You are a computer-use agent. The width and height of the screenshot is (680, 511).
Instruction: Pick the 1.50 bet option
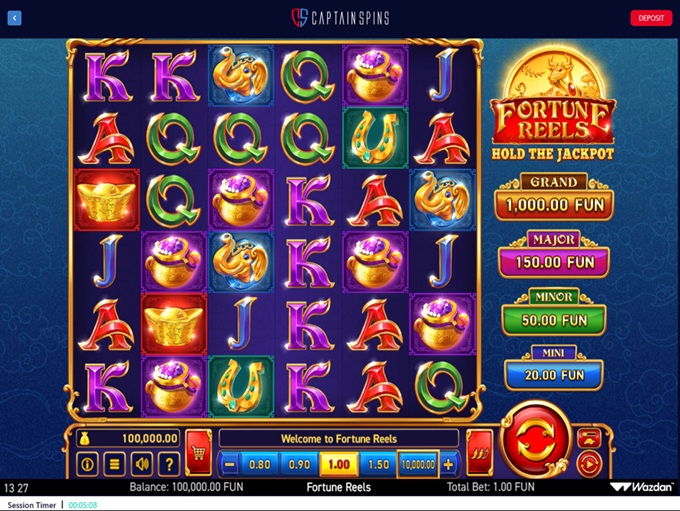tap(378, 464)
